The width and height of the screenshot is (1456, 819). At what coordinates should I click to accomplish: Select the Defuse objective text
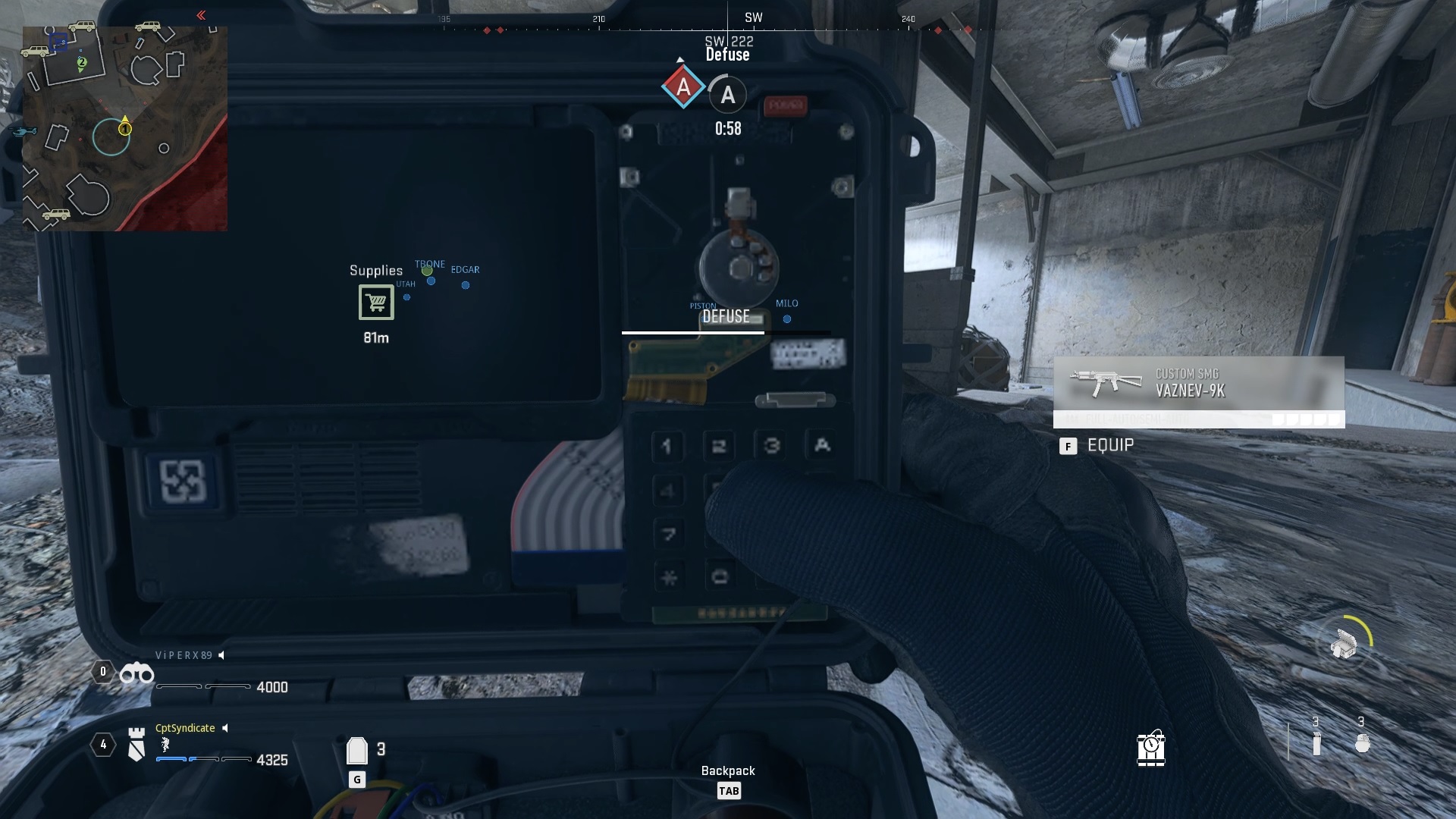coord(727,55)
